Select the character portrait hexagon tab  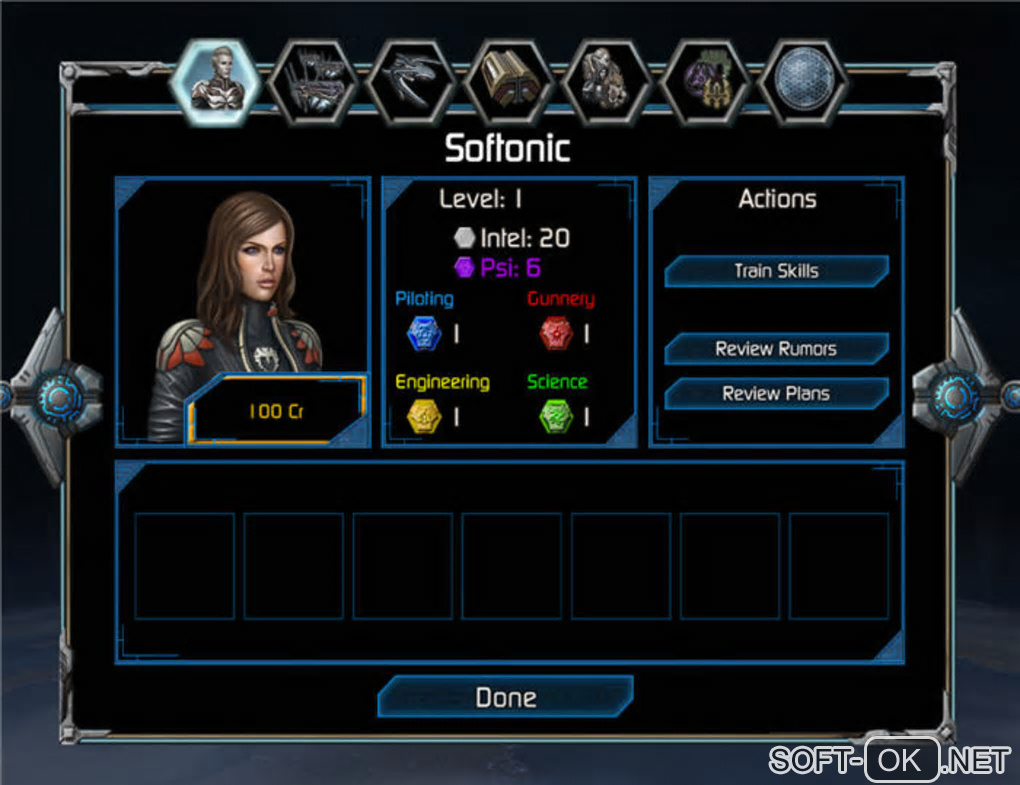(214, 80)
